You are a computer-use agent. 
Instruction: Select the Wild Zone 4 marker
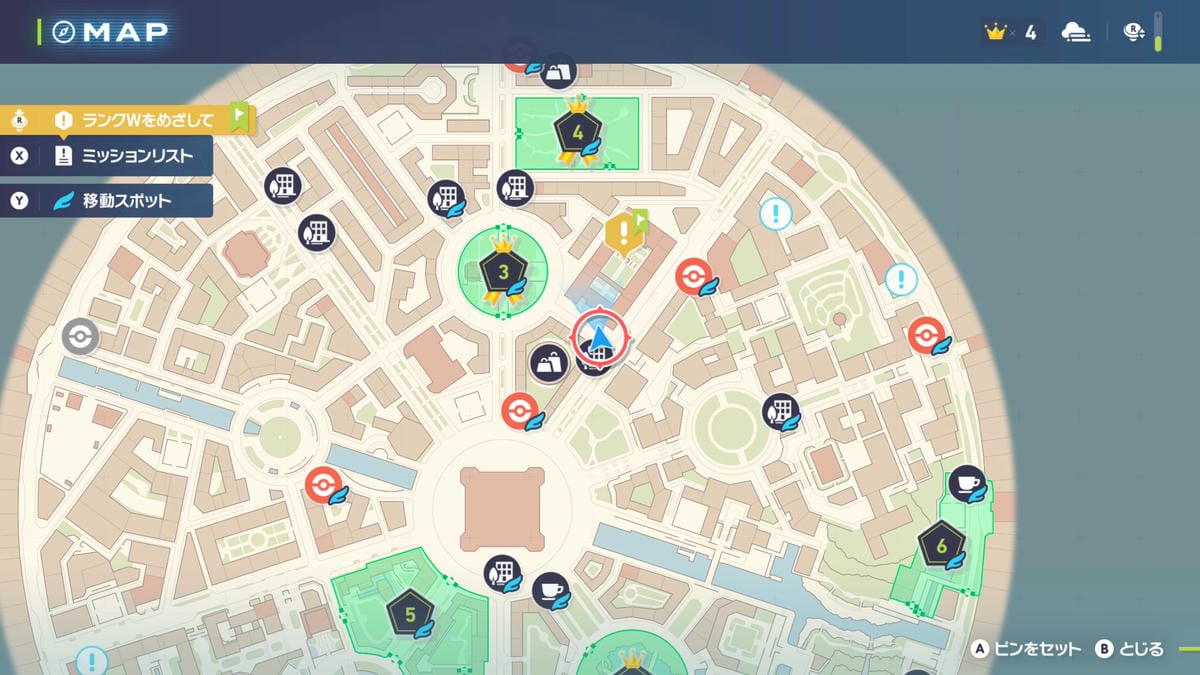pos(576,133)
